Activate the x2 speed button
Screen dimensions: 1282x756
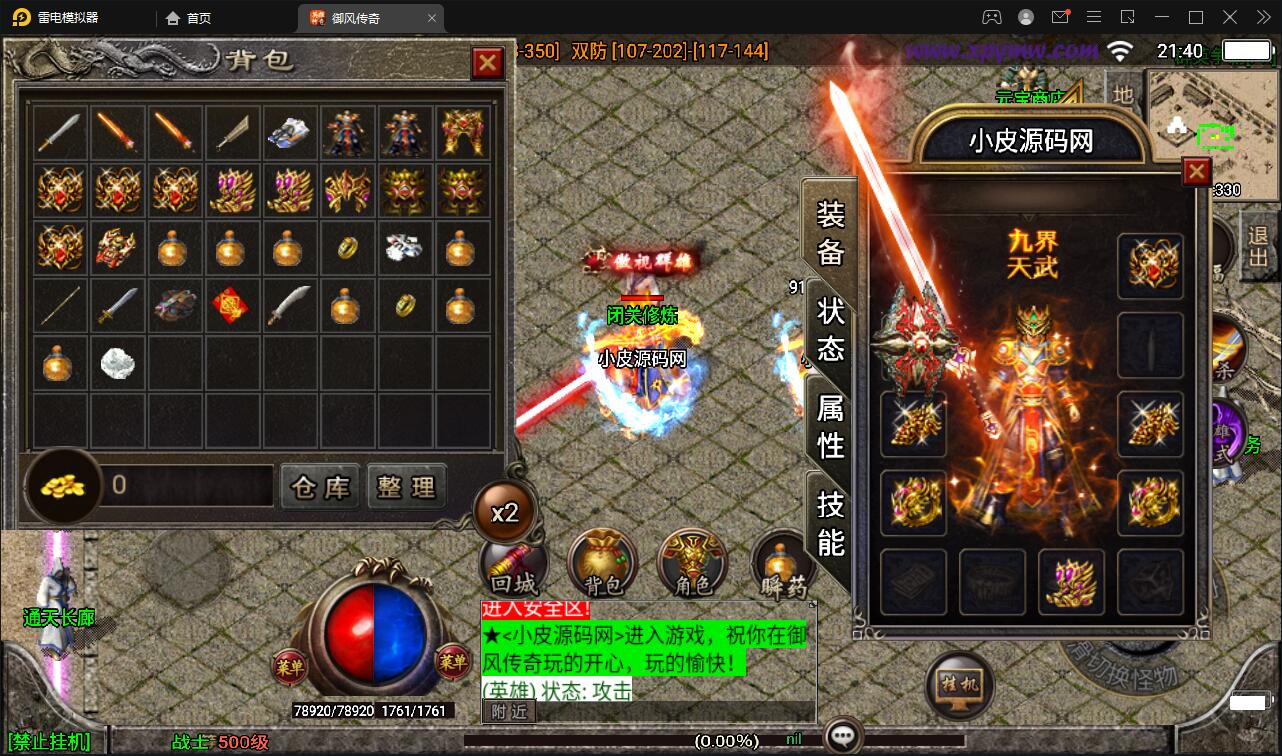(505, 513)
